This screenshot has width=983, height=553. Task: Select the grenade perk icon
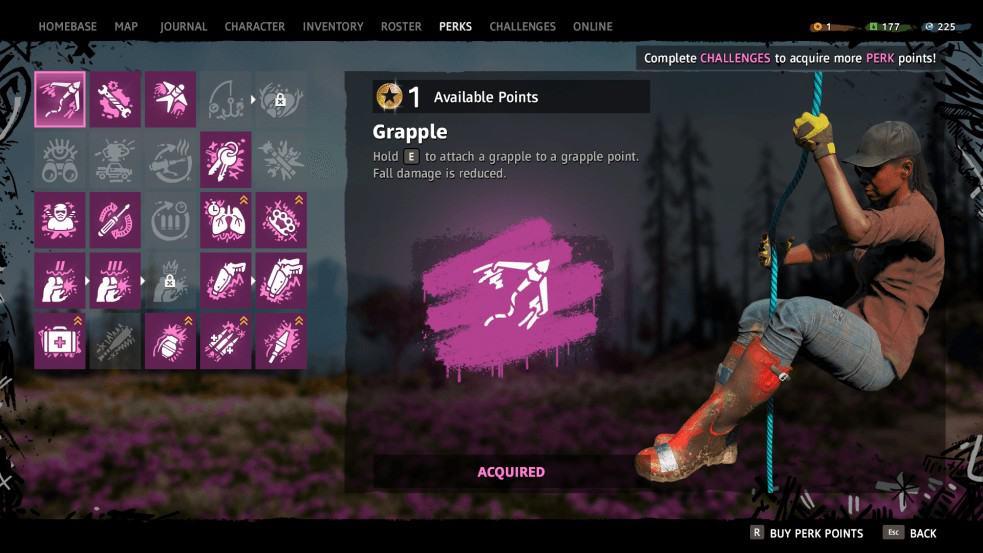click(x=170, y=341)
